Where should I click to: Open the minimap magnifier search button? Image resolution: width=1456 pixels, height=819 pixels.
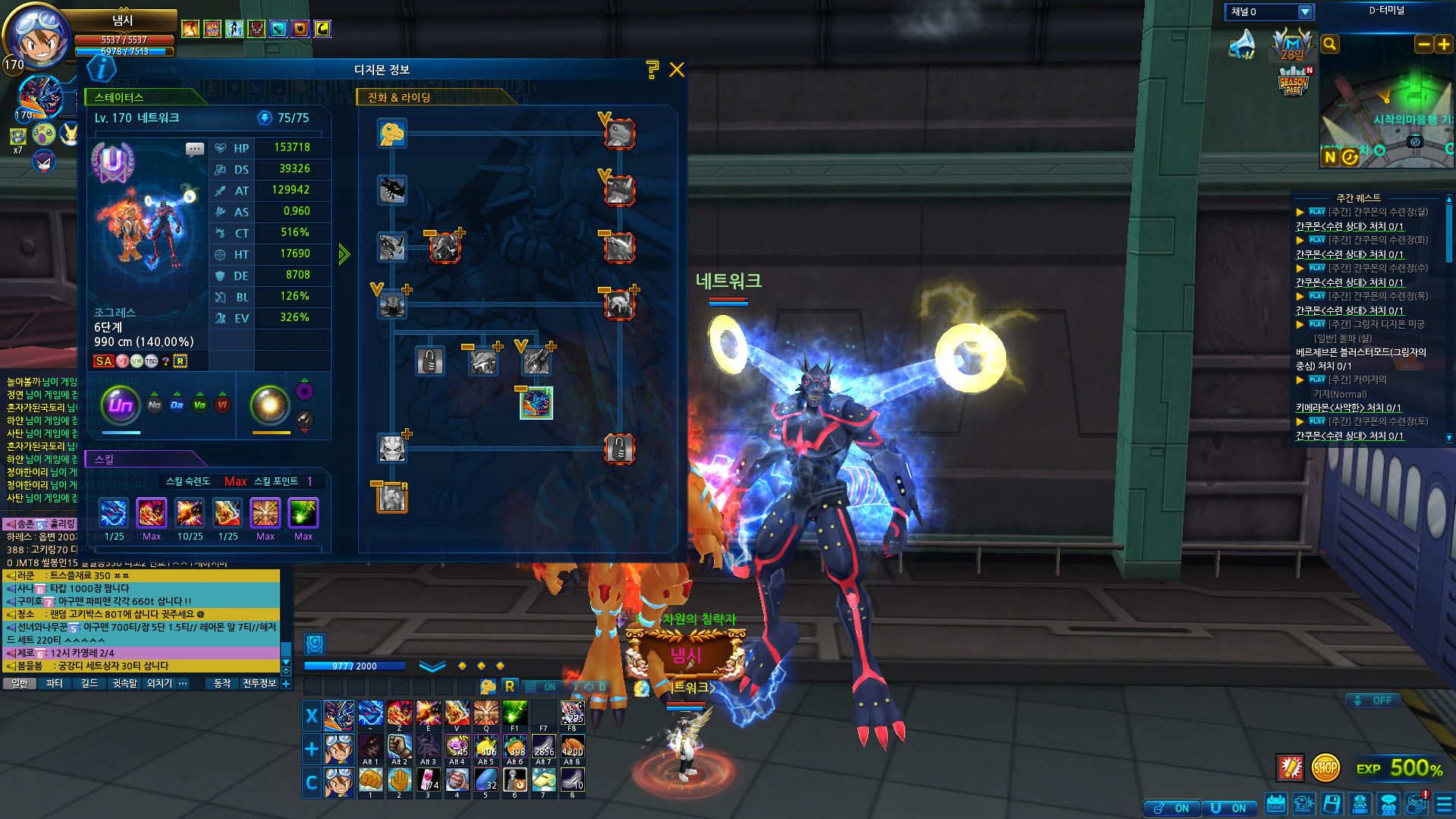(x=1329, y=44)
